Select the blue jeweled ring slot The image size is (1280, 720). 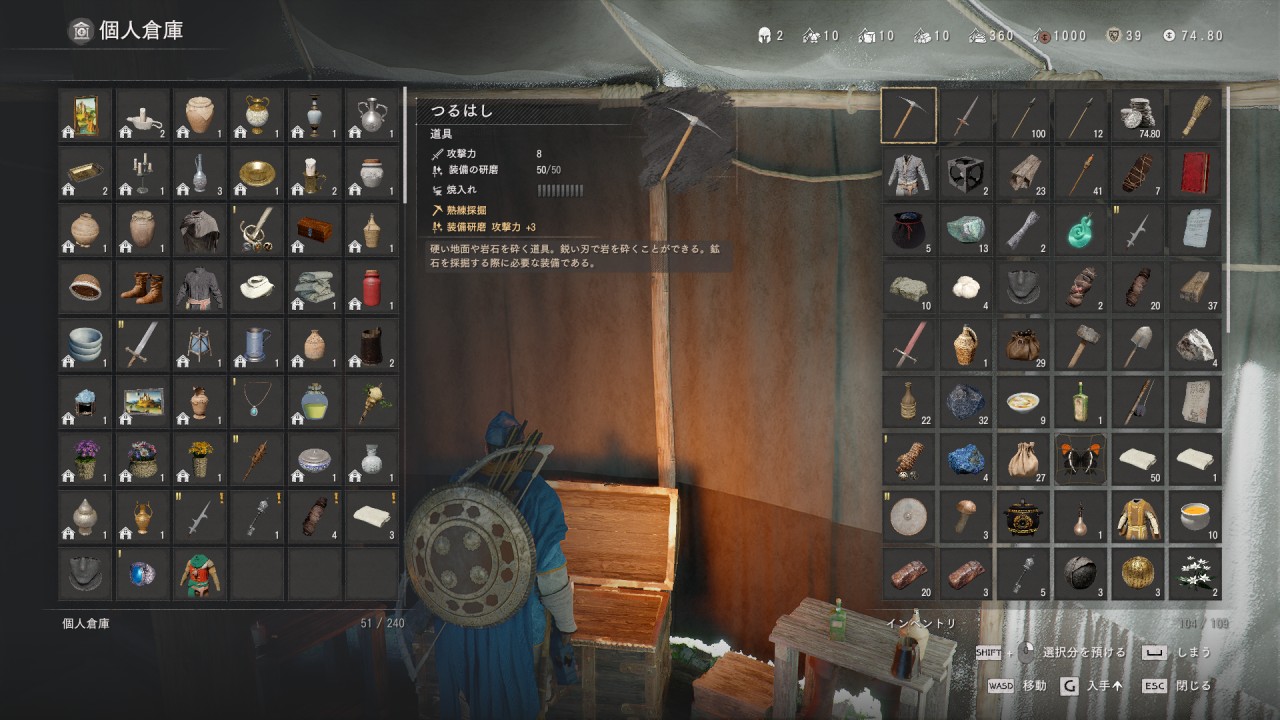click(142, 574)
